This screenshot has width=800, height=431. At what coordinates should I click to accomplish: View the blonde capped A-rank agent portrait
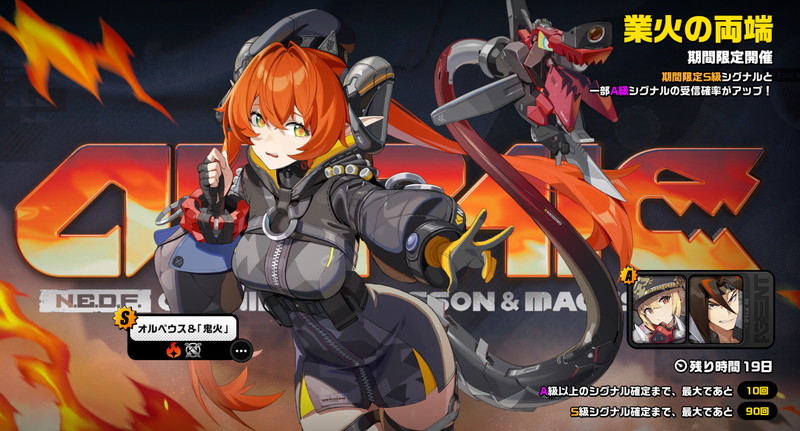659,309
